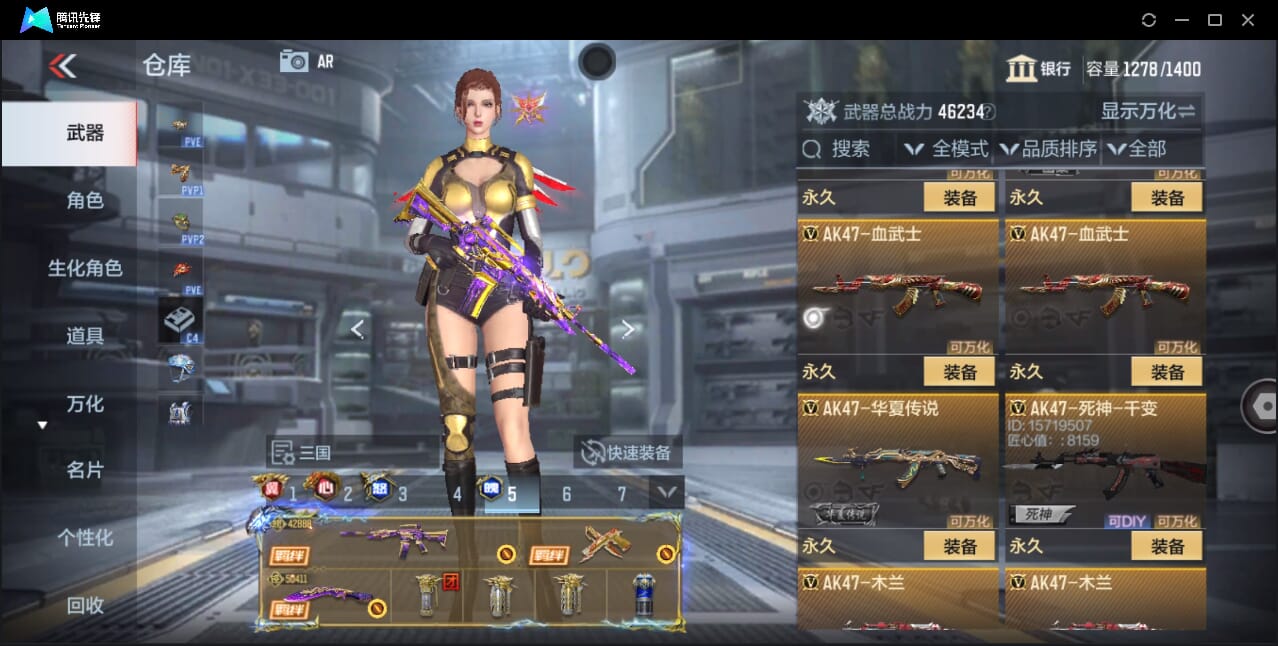This screenshot has height=646, width=1278.
Task: Go back using the double-arrow button
Action: [62, 67]
